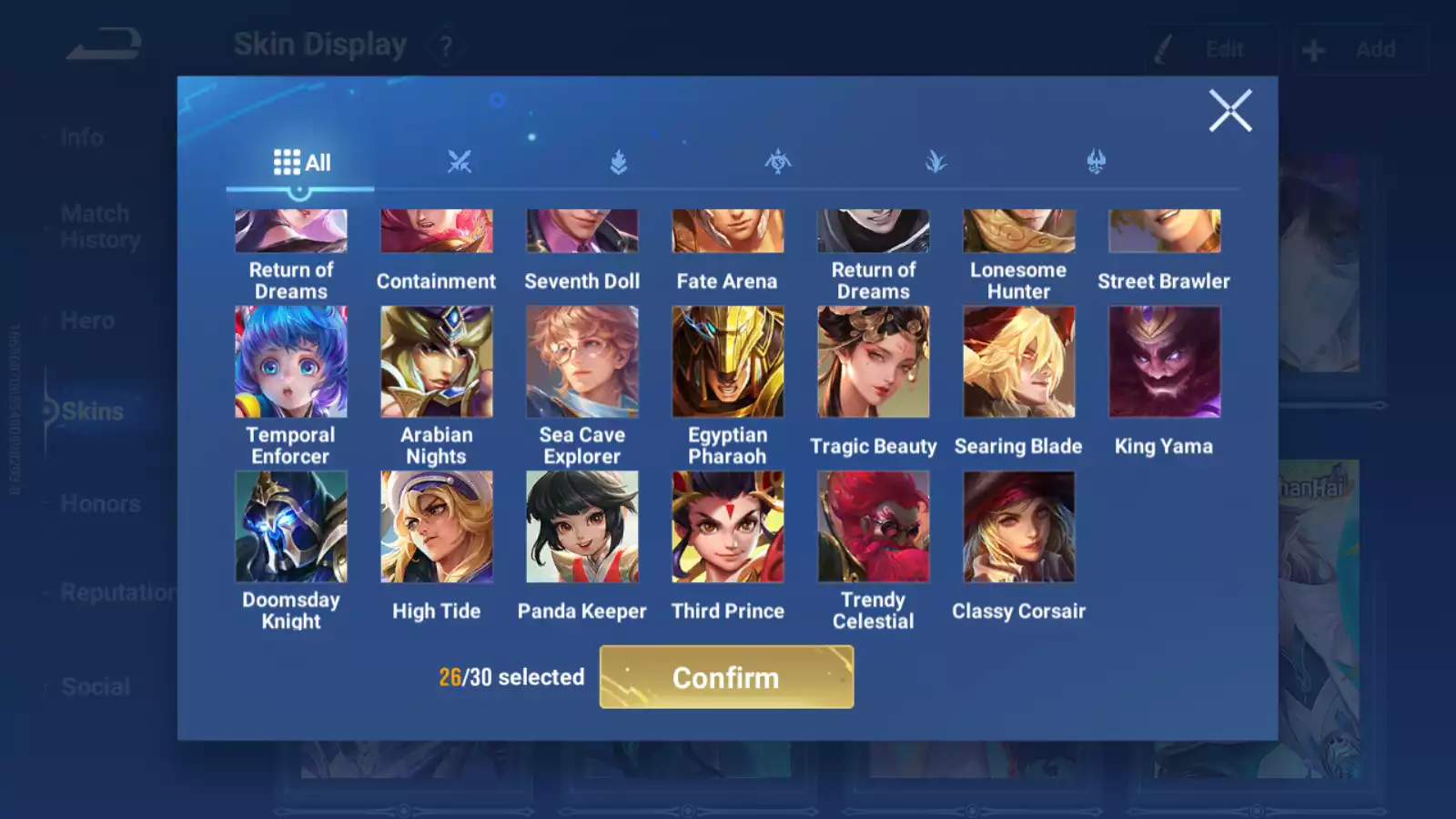
Task: Pick the Third Prince skin
Action: [728, 527]
